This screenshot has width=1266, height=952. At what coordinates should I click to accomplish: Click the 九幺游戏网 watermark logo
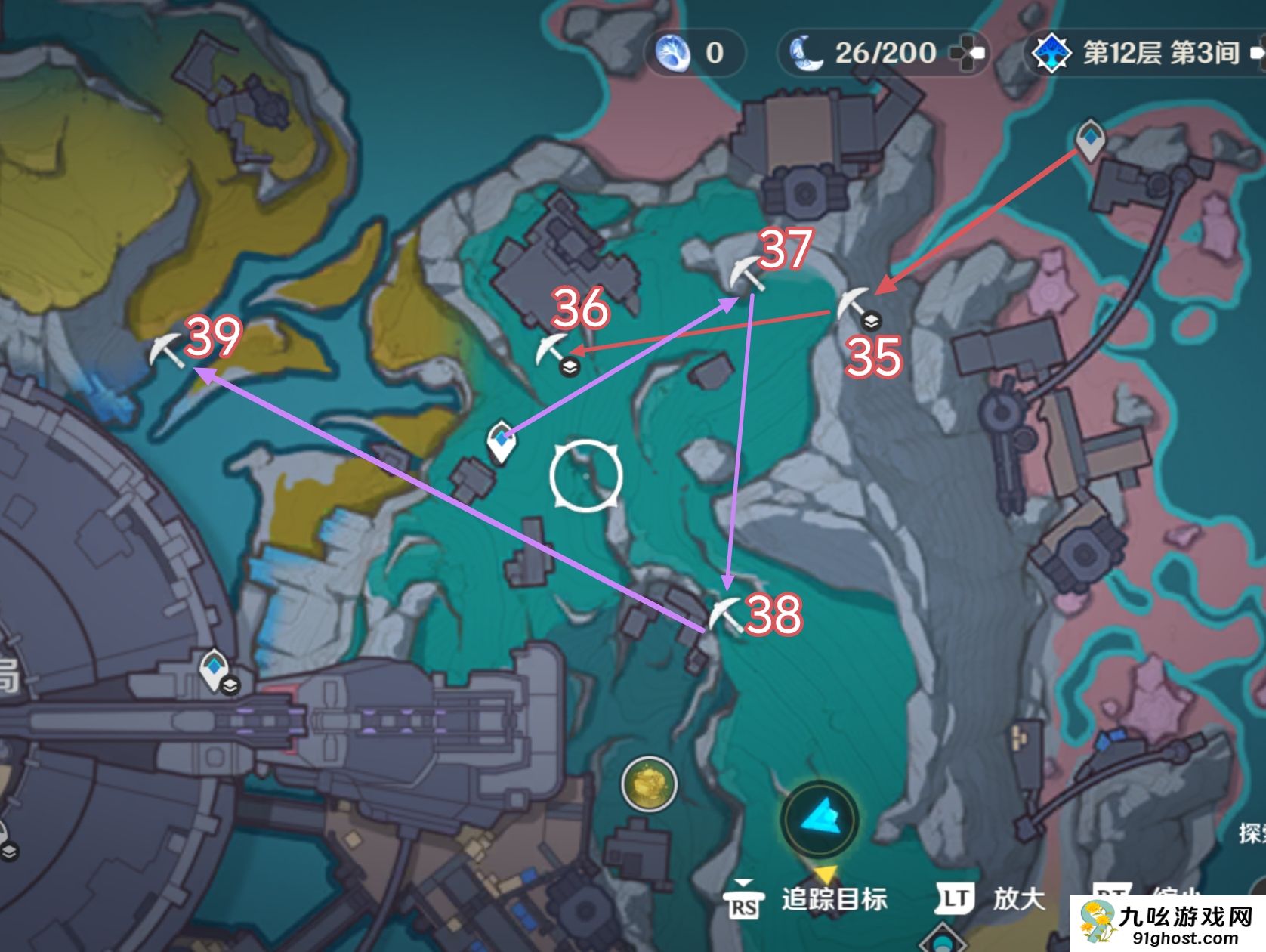[x=1168, y=924]
